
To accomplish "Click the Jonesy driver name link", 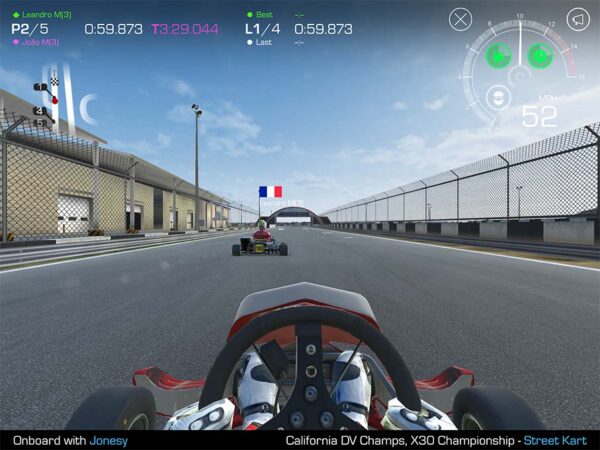I will (109, 440).
